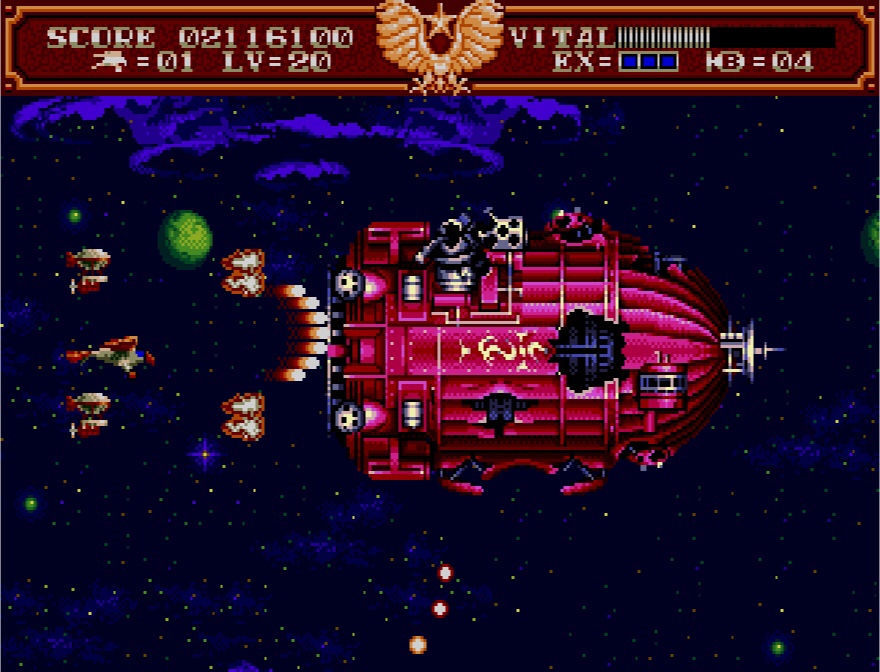Select the remaining-lives airship icon

(110, 62)
